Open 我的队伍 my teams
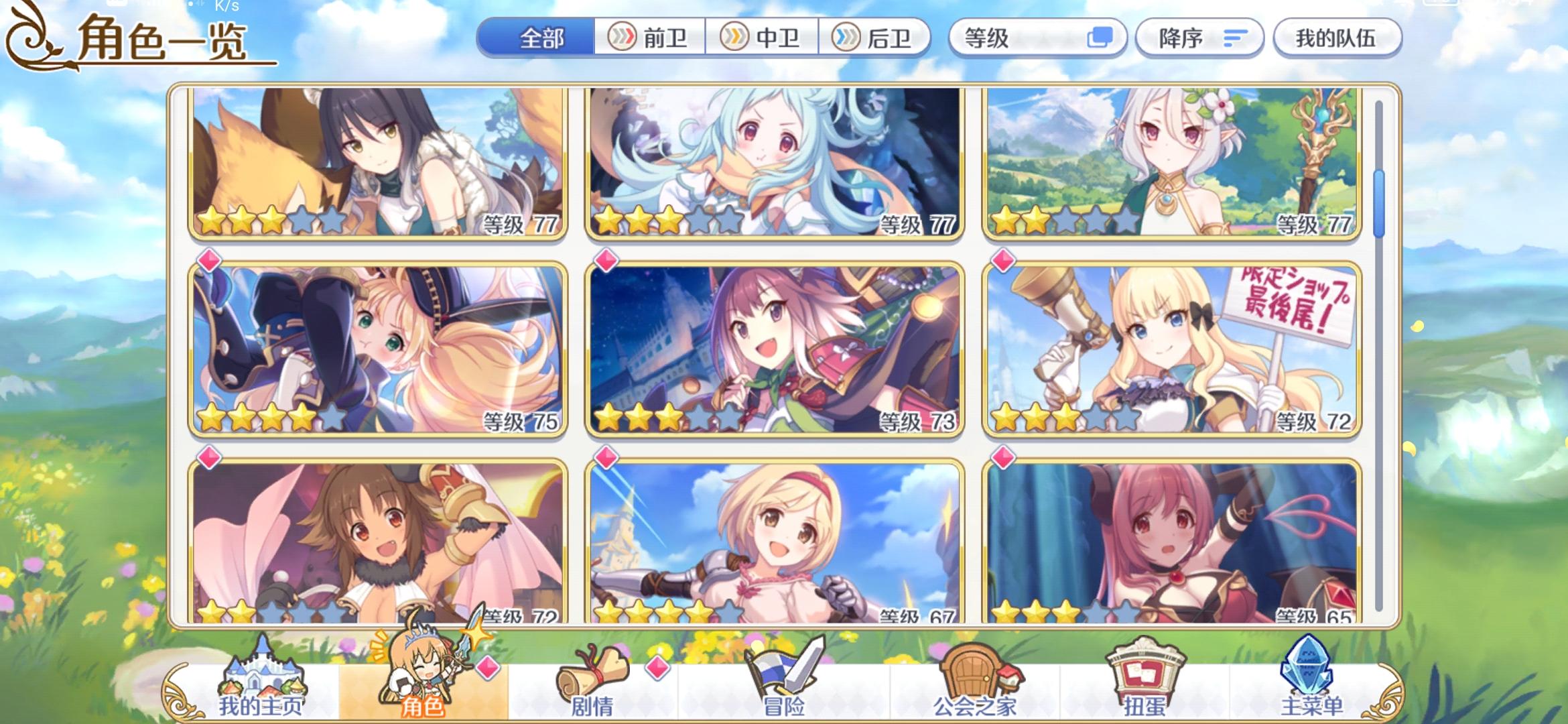This screenshot has height=724, width=1568. tap(1337, 38)
